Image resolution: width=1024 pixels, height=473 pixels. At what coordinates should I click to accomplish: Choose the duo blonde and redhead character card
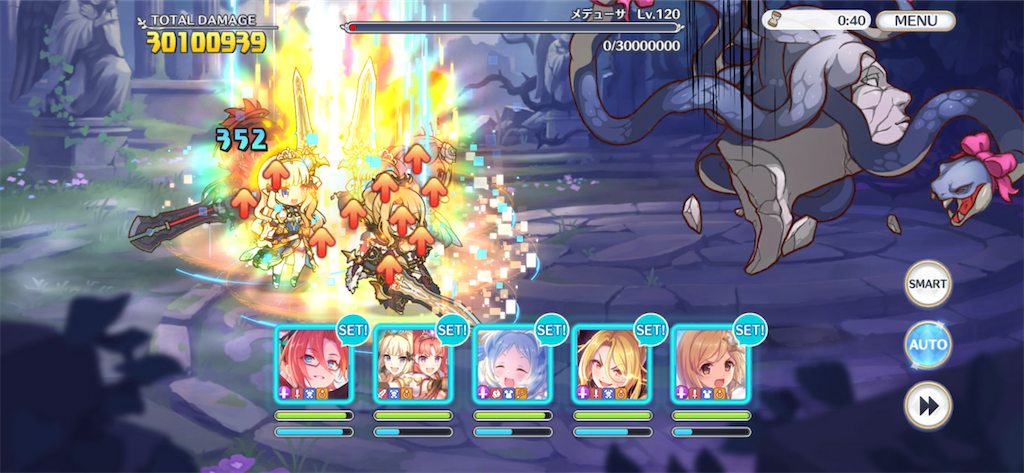click(x=412, y=364)
